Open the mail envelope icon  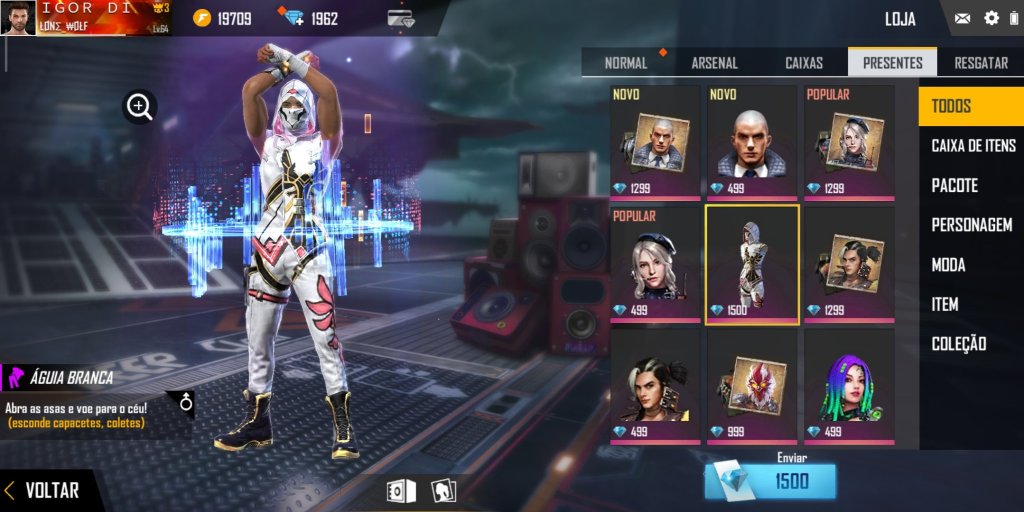pos(962,18)
